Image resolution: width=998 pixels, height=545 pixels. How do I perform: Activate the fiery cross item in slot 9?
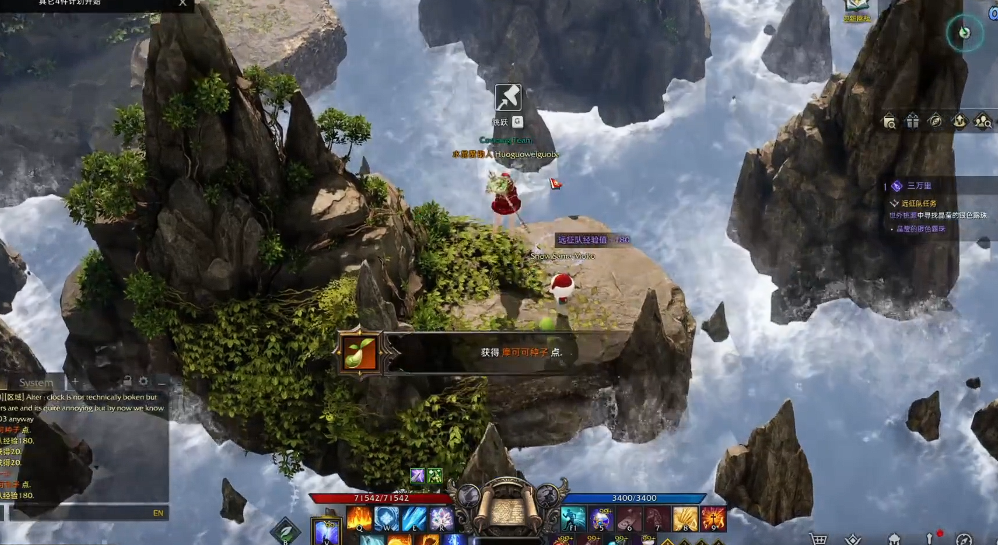(x=713, y=518)
